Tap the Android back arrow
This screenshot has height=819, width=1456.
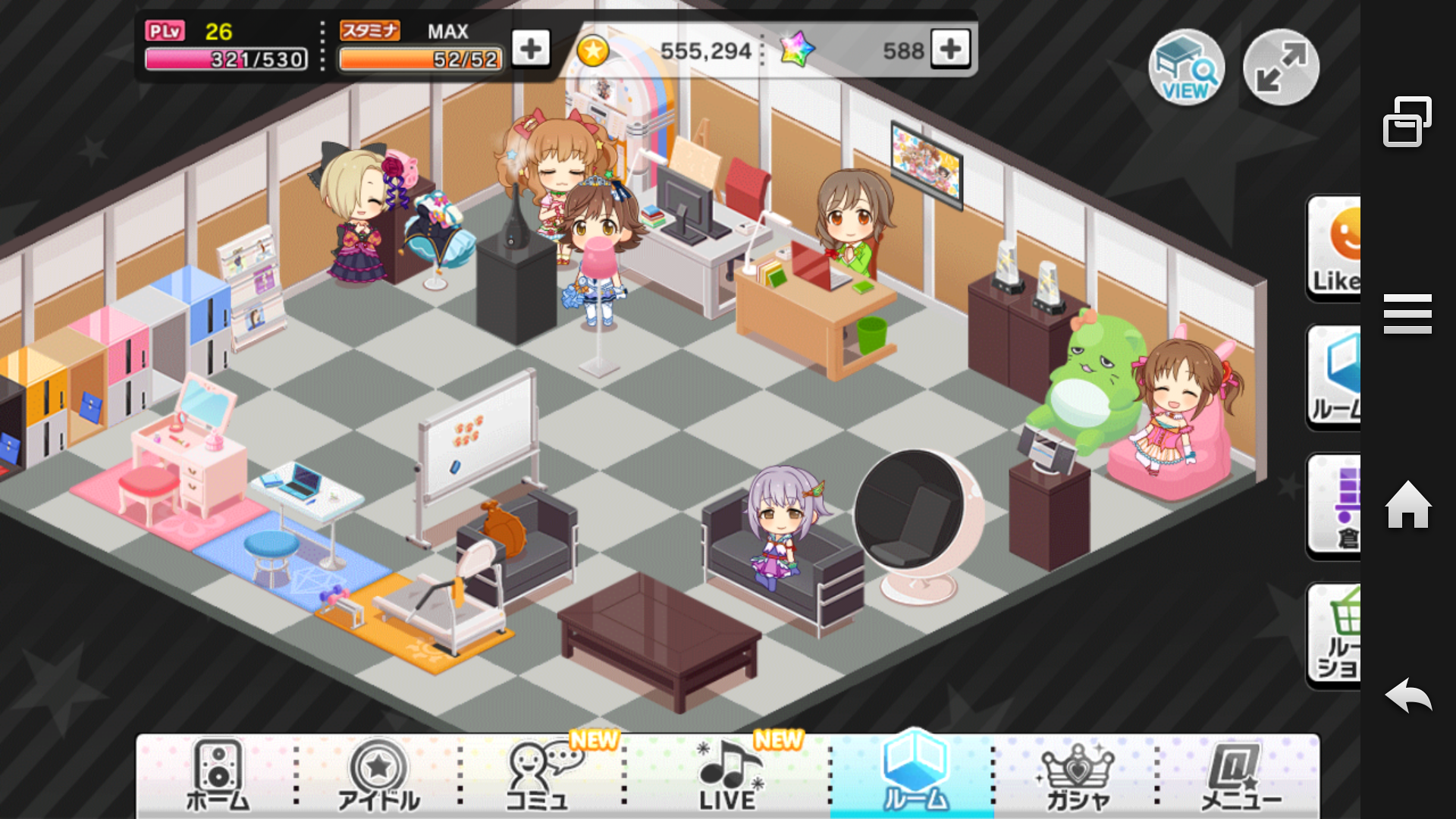point(1407,695)
